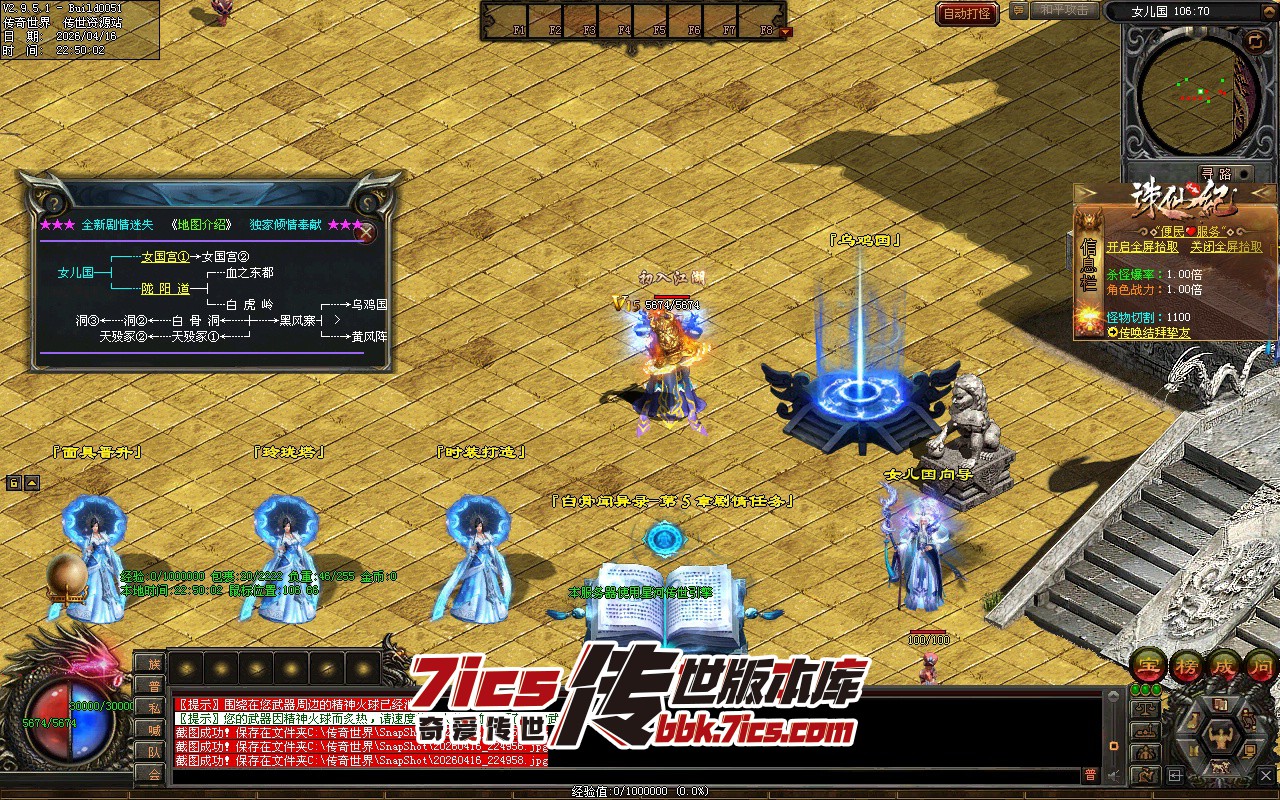This screenshot has width=1280, height=800.
Task: Click the 传唤结拜挚友 summon link
Action: click(x=1154, y=331)
